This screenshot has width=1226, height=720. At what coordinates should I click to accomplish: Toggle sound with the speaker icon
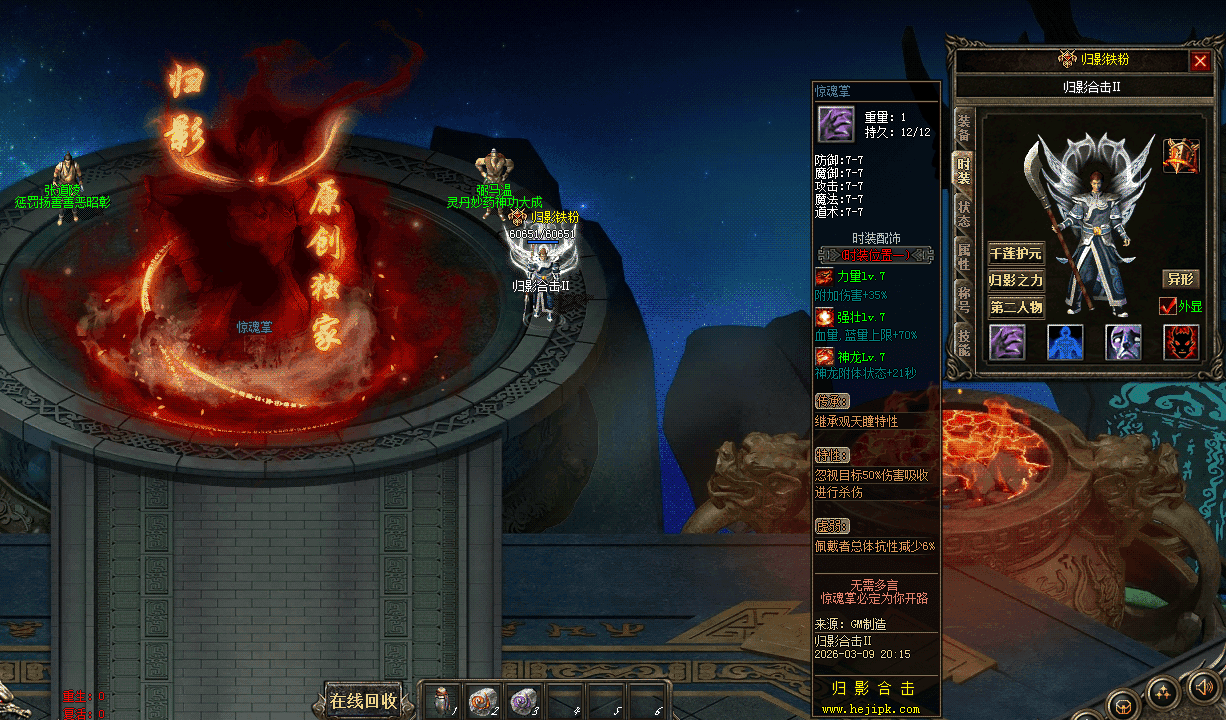pyautogui.click(x=1202, y=686)
